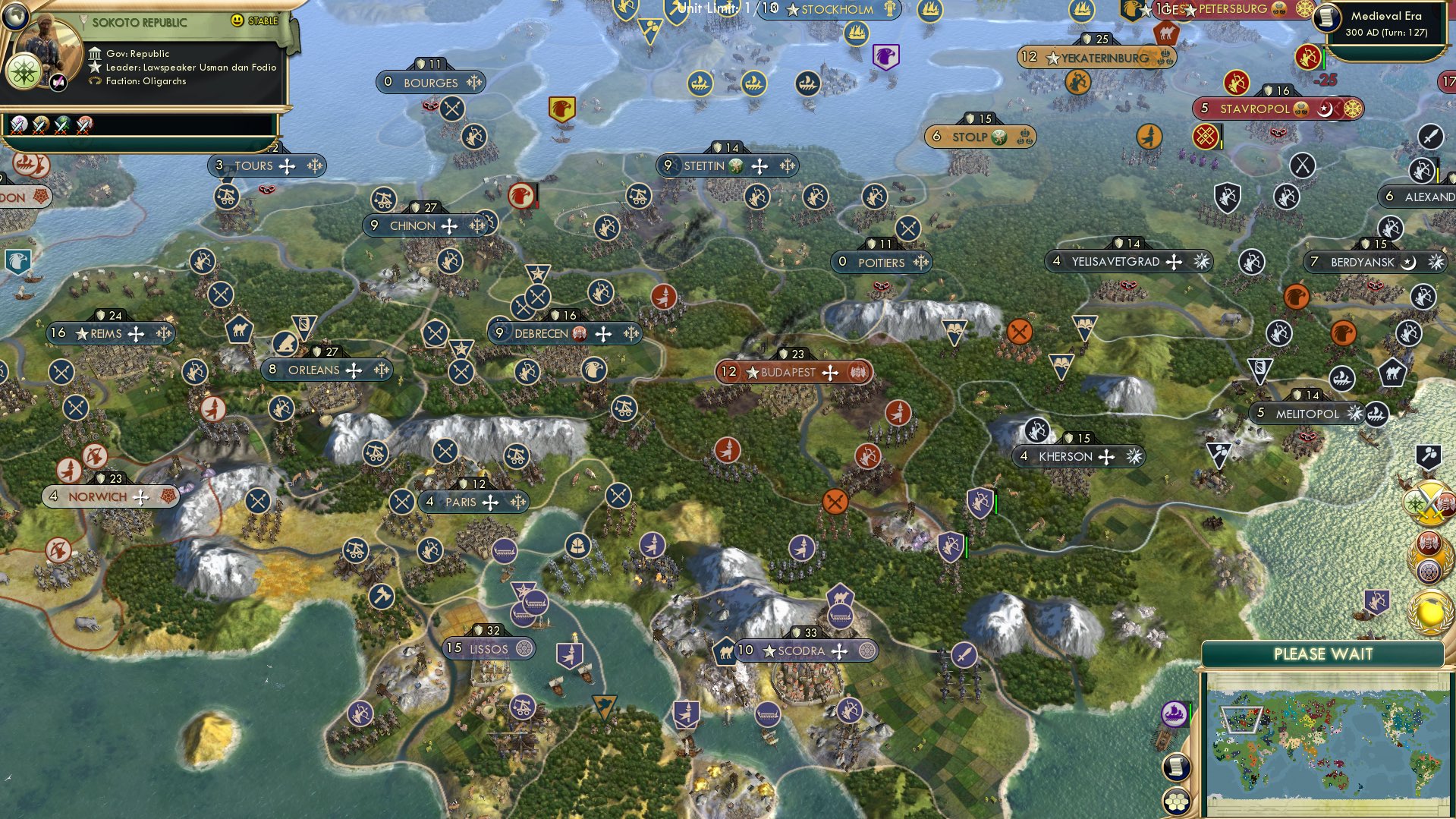Click the PLEASE WAIT banner
Viewport: 1456px width, 819px height.
pos(1324,653)
